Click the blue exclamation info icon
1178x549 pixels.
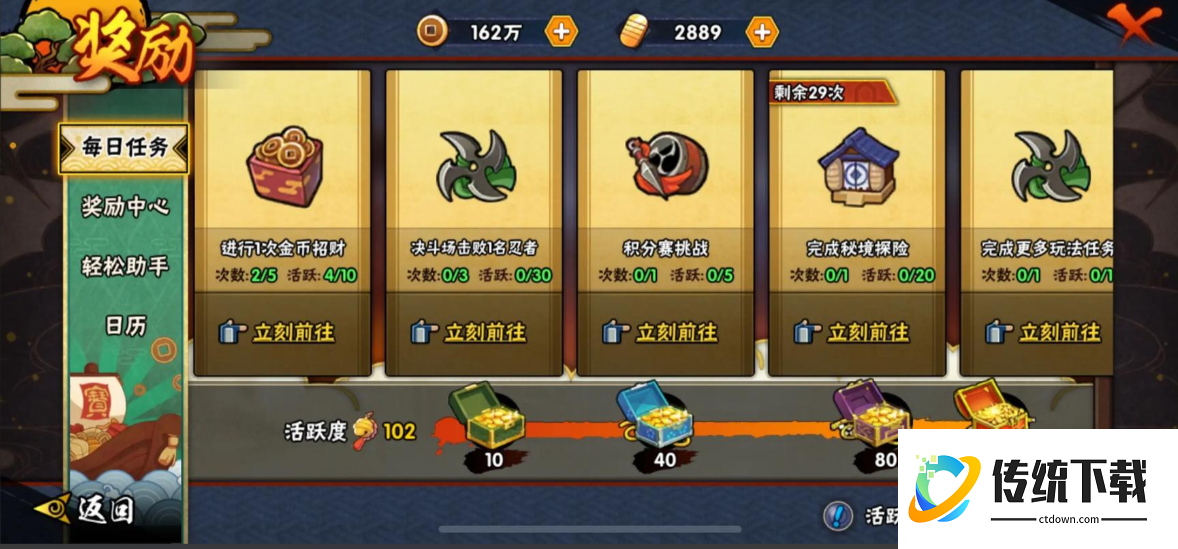click(838, 516)
